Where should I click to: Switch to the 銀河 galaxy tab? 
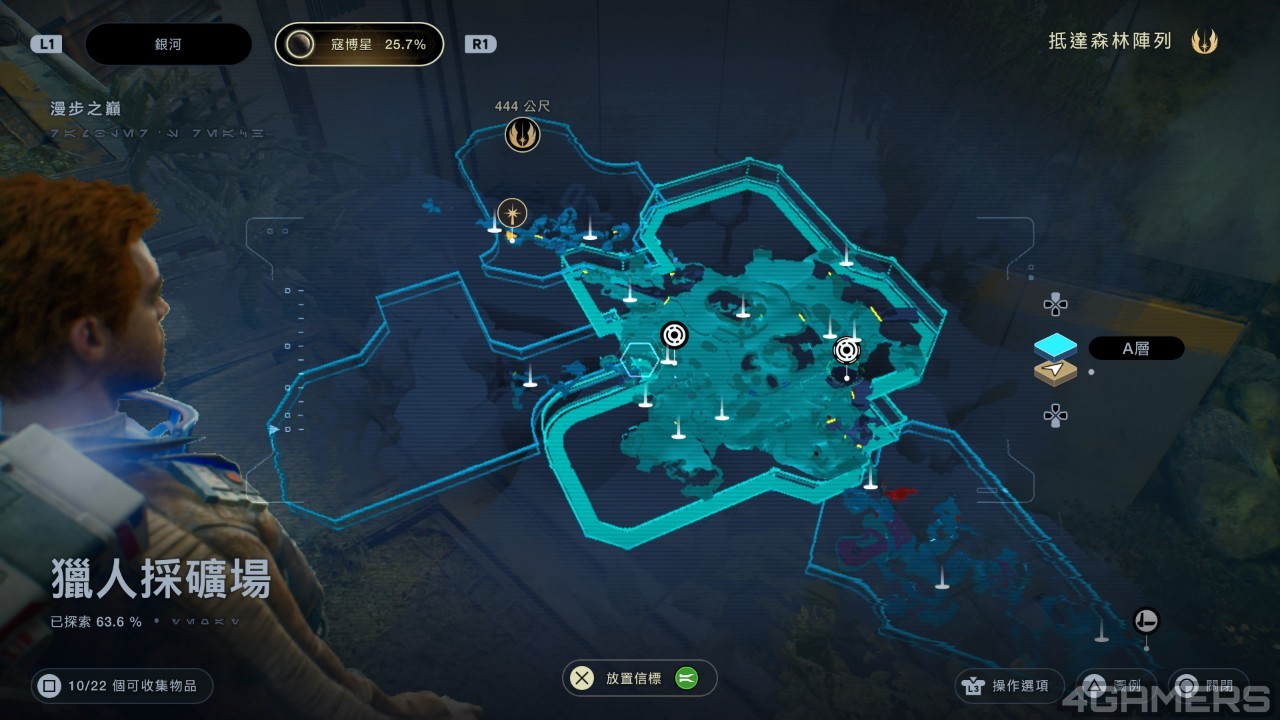click(168, 44)
